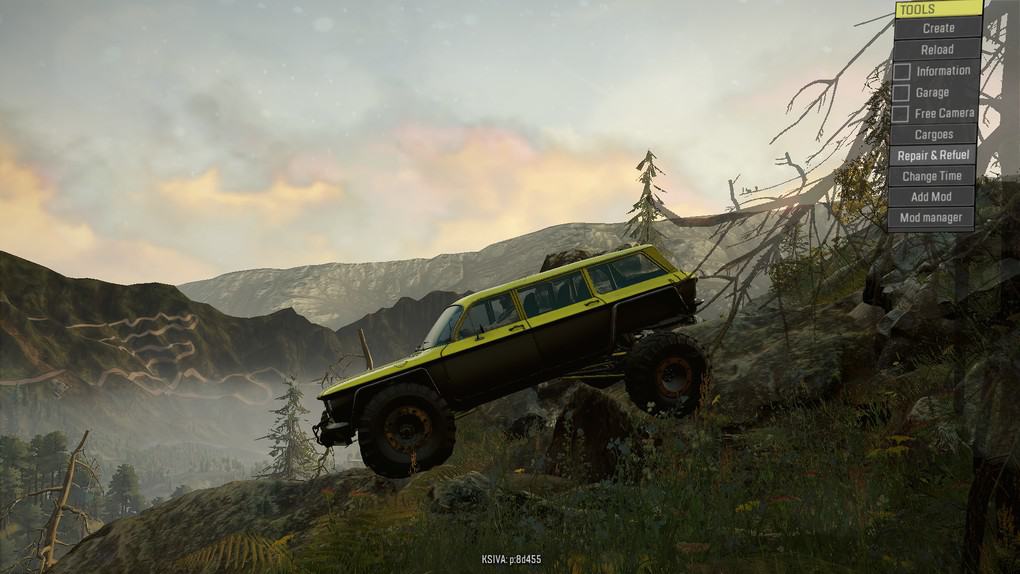Viewport: 1020px width, 574px height.
Task: Toggle the Information checkbox
Action: pos(902,71)
